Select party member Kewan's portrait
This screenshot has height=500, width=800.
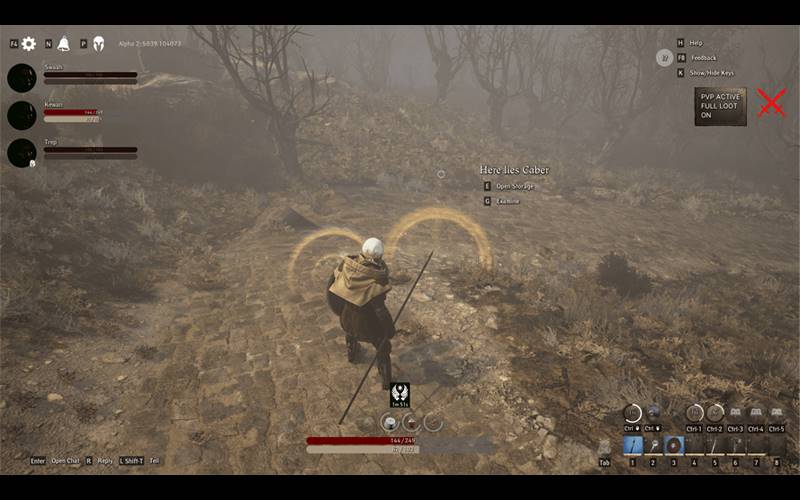point(22,115)
